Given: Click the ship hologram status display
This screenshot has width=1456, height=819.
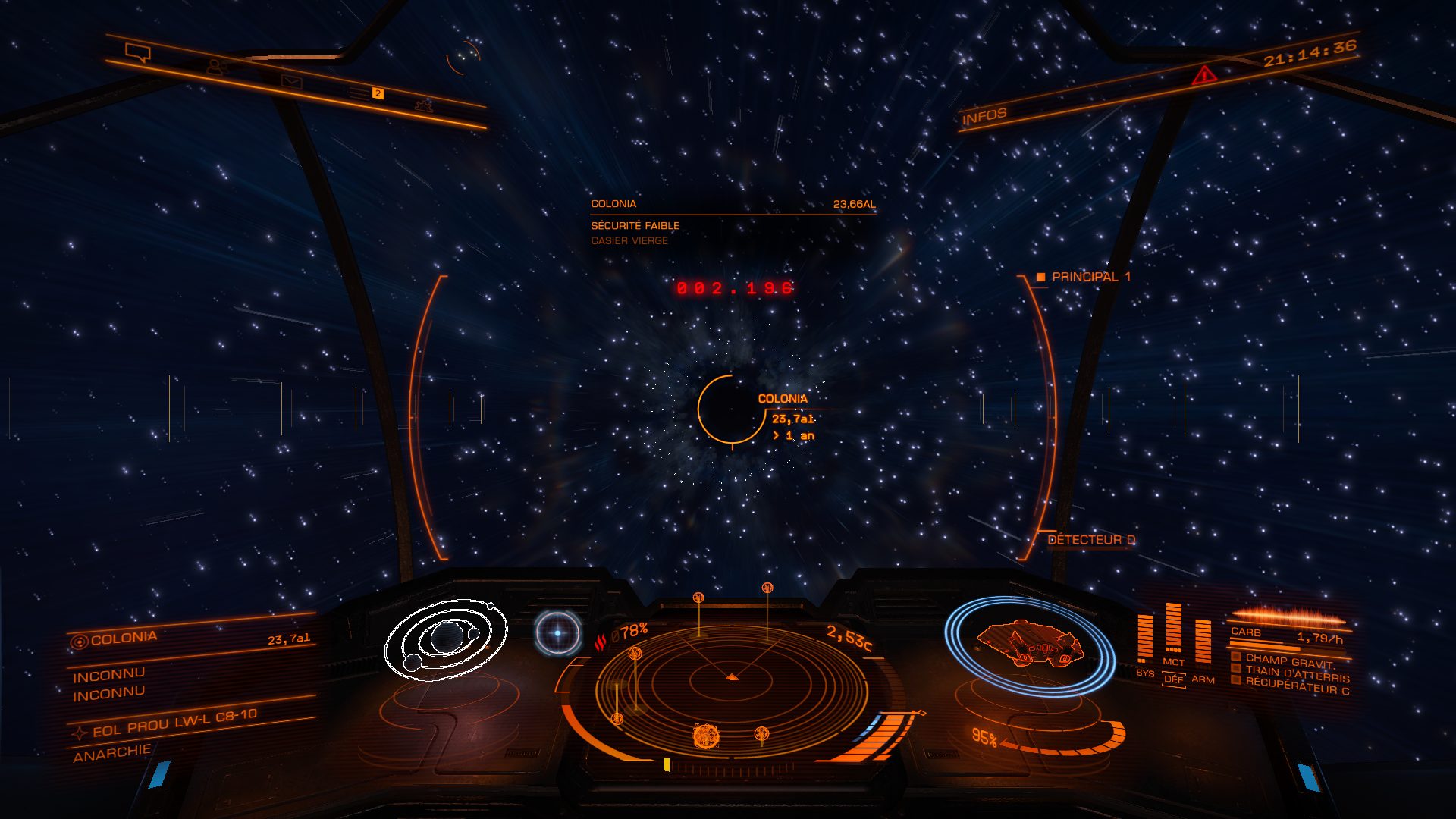Looking at the screenshot, I should tap(1028, 645).
